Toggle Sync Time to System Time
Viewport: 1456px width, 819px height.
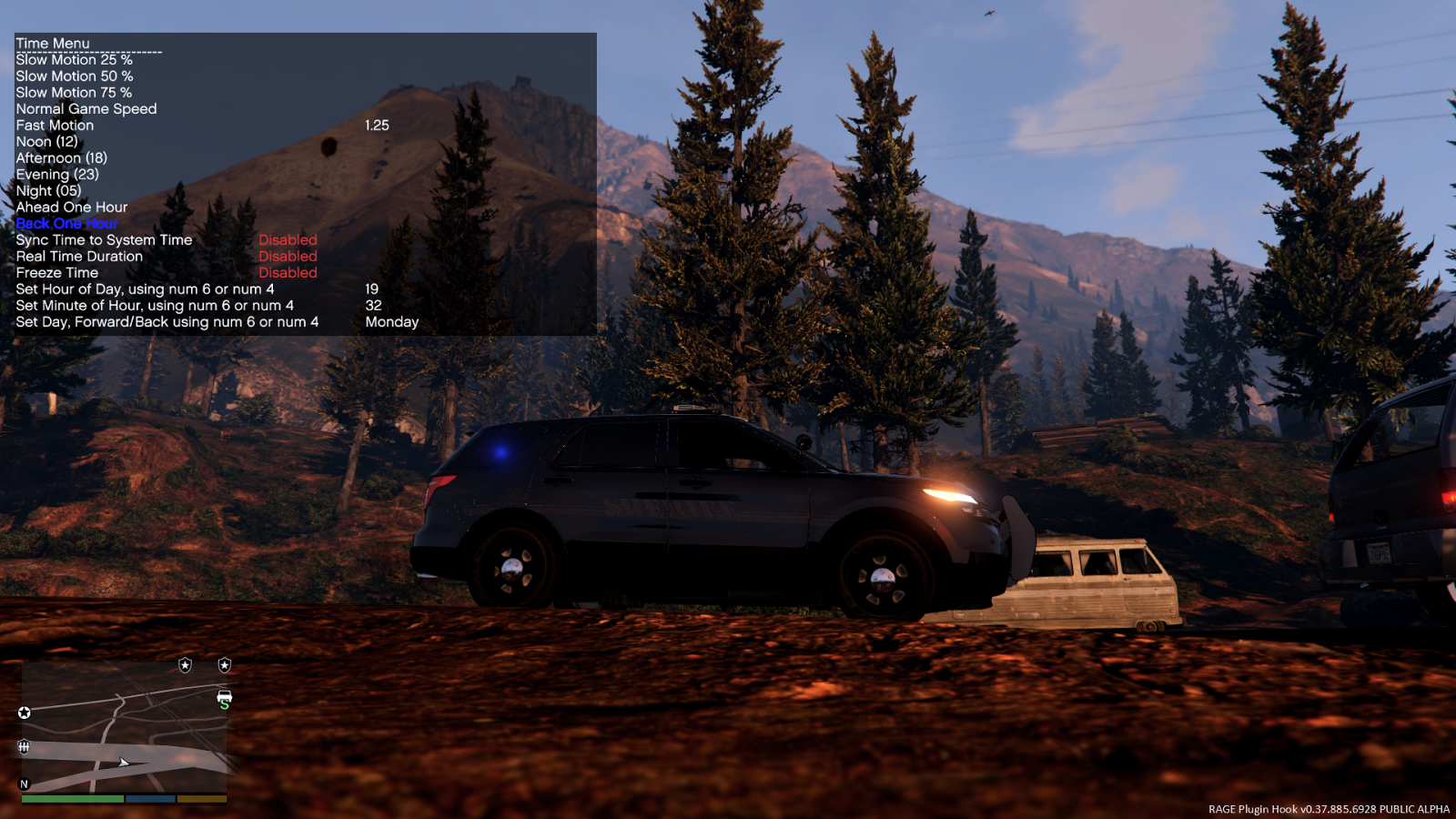click(x=104, y=240)
